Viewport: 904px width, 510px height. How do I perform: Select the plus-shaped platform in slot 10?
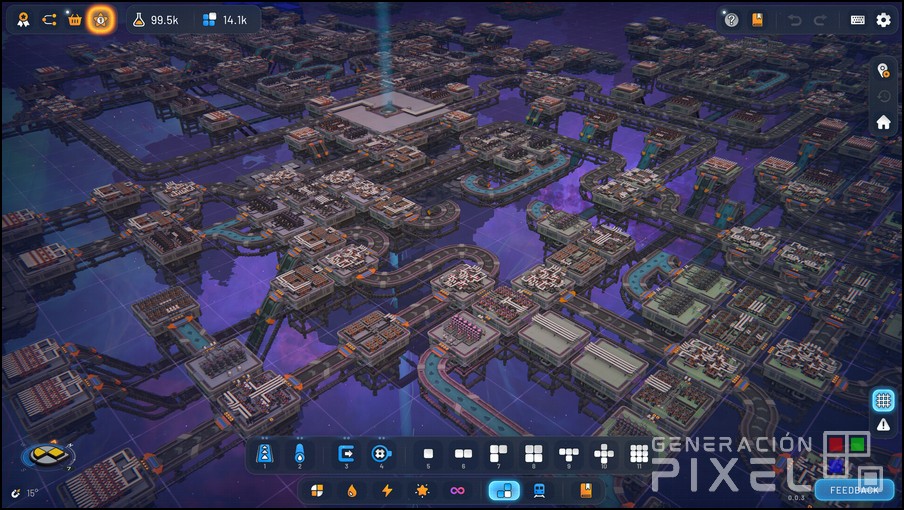pyautogui.click(x=603, y=454)
